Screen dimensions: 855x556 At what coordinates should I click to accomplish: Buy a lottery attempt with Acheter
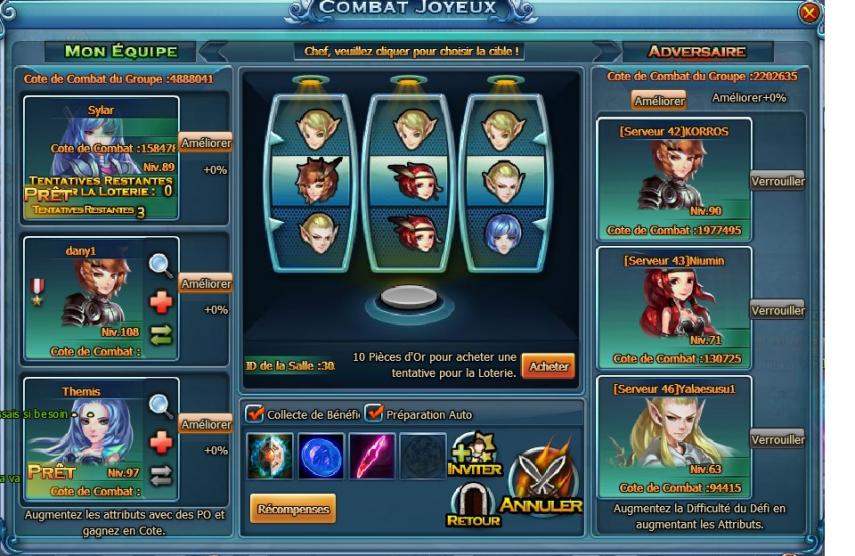pyautogui.click(x=548, y=366)
